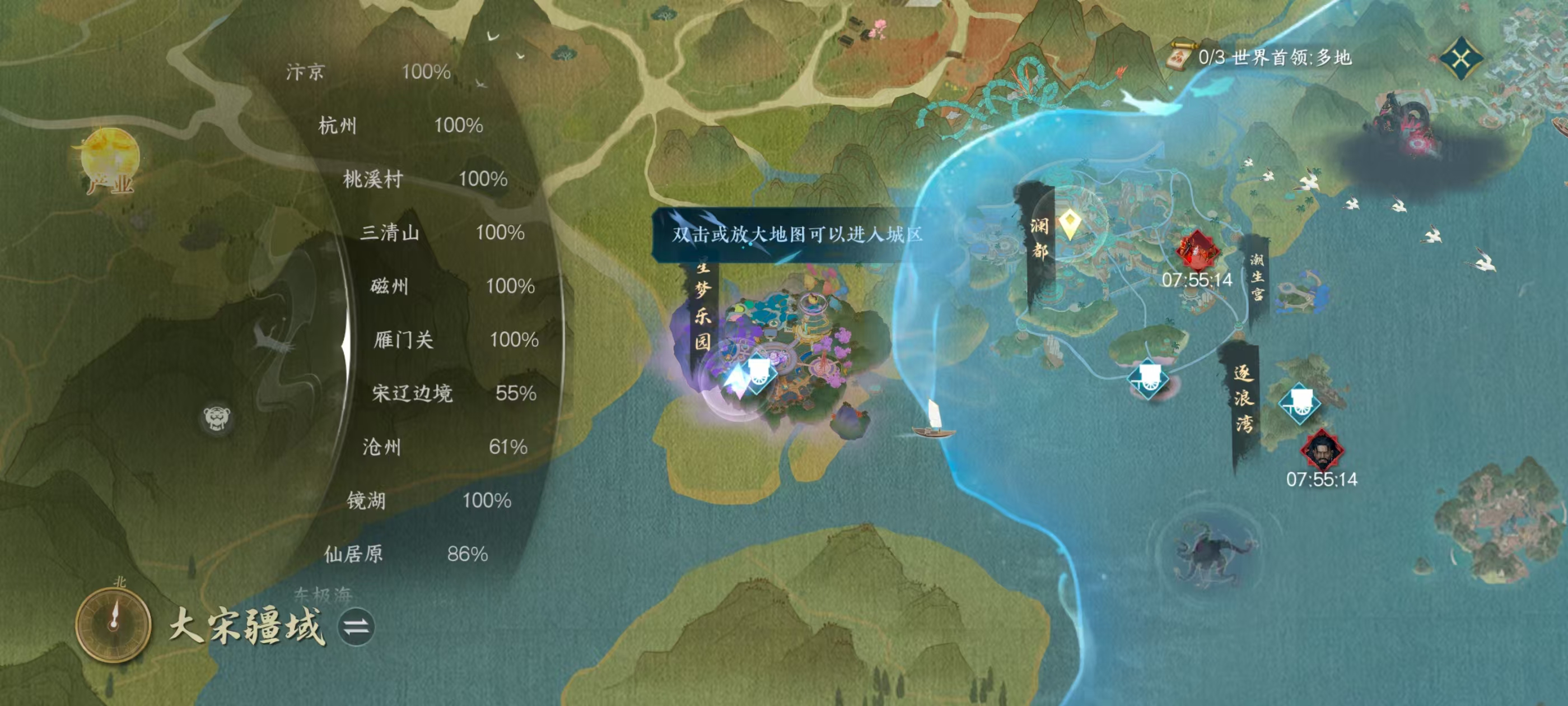Open the 桃溪村 region entry
The image size is (1568, 706).
click(x=424, y=179)
